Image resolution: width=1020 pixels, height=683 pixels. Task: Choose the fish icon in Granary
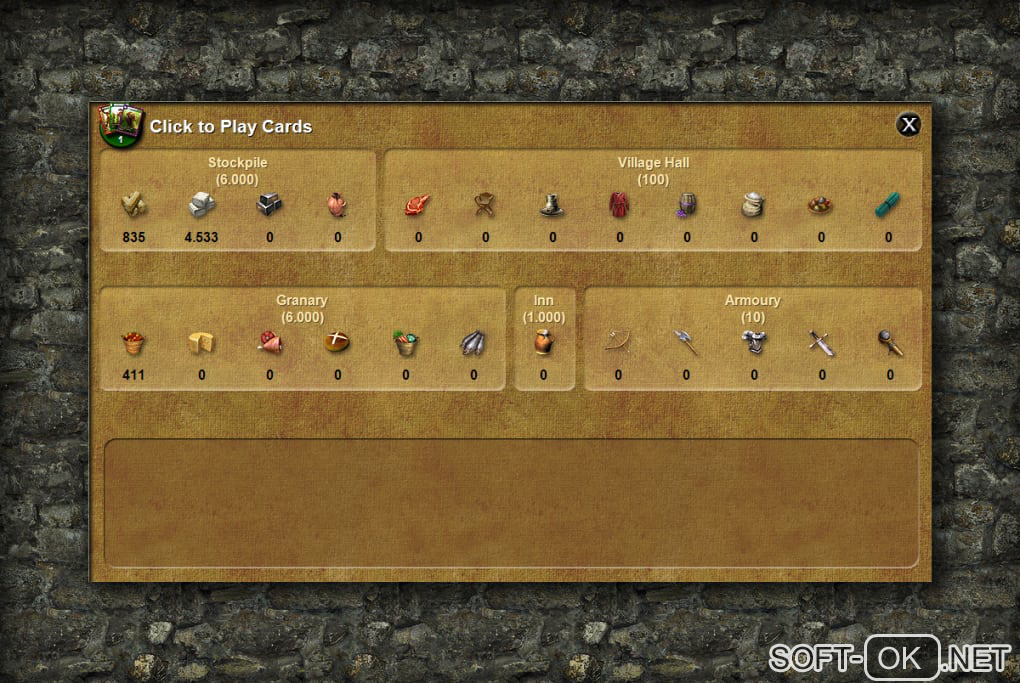[473, 343]
